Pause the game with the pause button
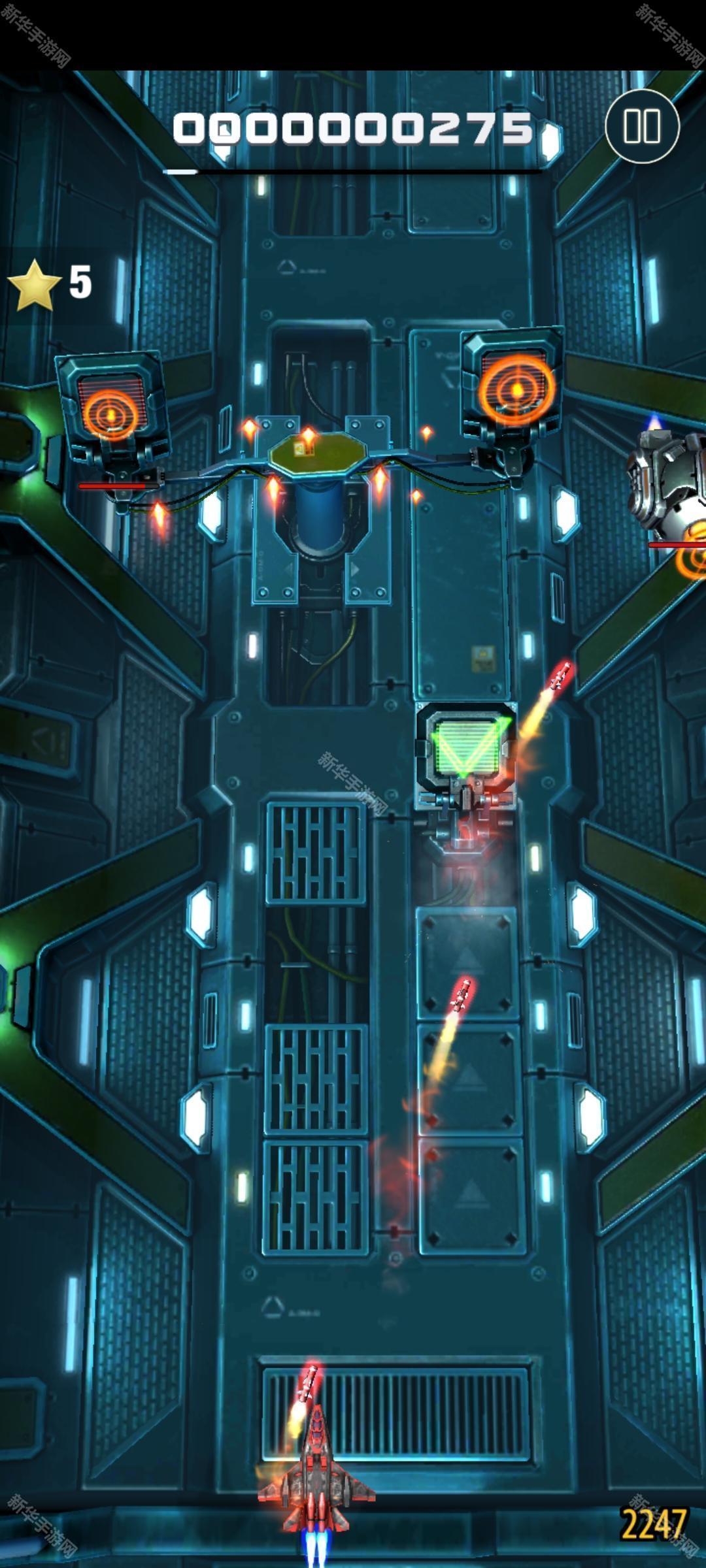 (x=642, y=126)
